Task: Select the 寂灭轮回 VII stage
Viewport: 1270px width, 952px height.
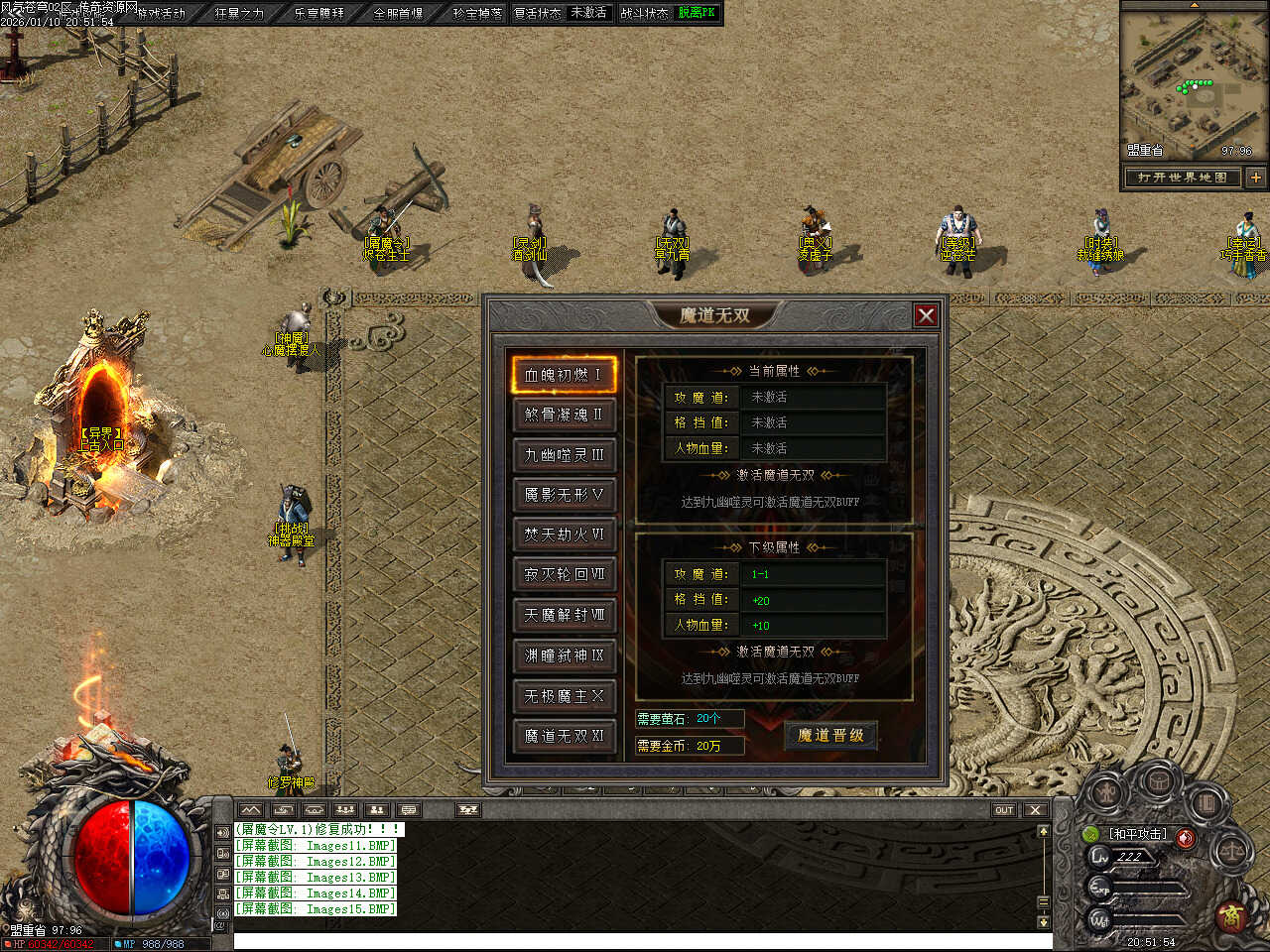Action: pyautogui.click(x=564, y=574)
